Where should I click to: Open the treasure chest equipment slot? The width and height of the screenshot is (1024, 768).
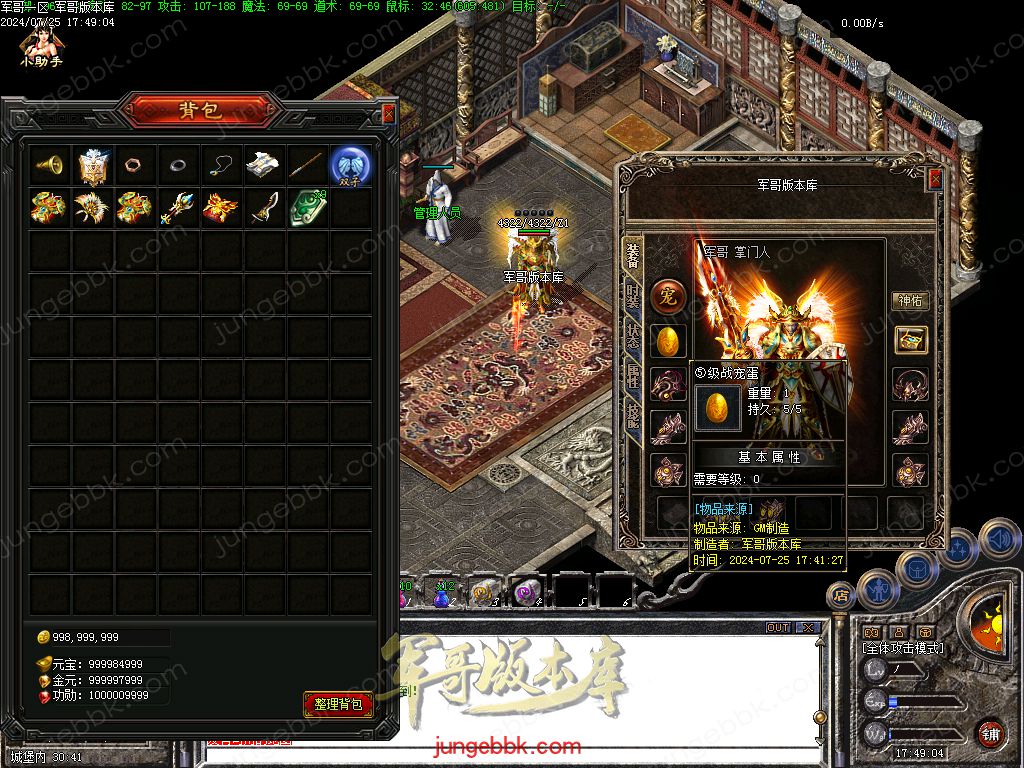click(910, 340)
